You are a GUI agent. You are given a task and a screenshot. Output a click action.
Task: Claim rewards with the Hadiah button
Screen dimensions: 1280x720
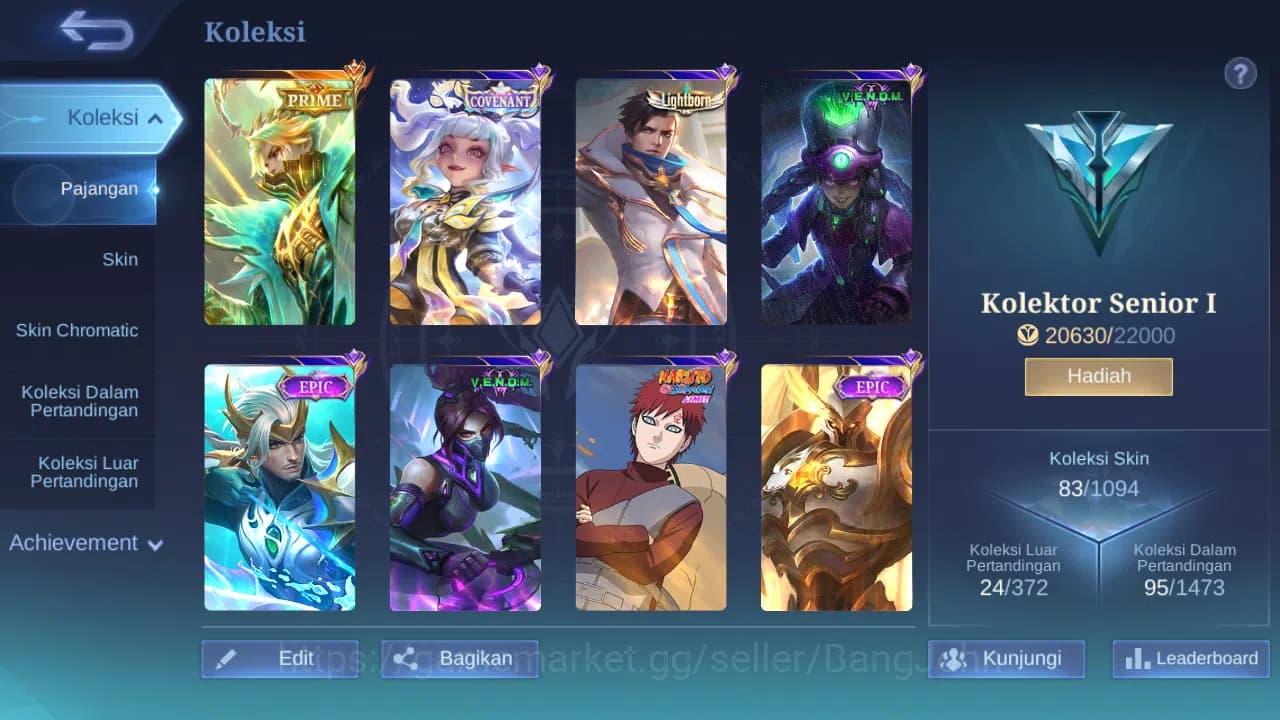(1098, 376)
